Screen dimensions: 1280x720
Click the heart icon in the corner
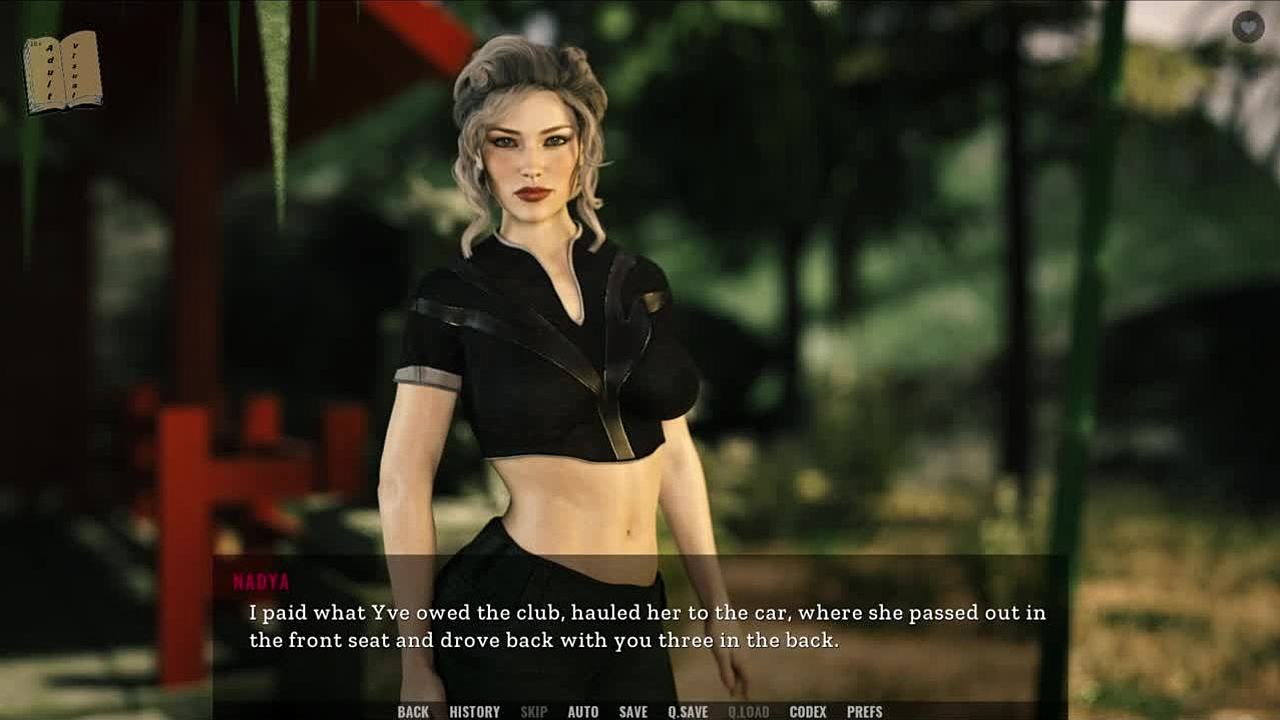pos(1248,27)
